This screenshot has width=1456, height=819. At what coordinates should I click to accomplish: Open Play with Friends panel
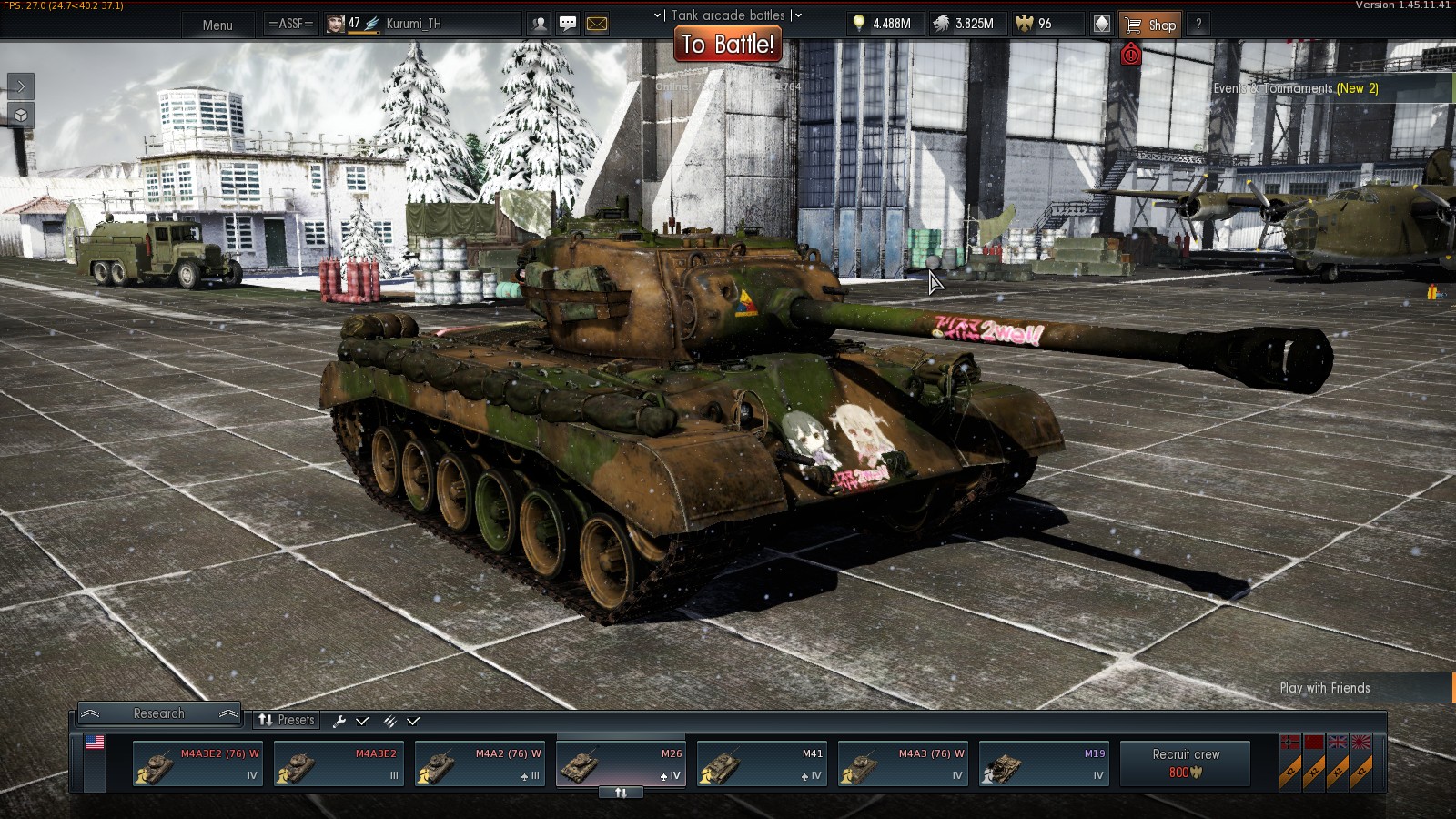point(1324,688)
